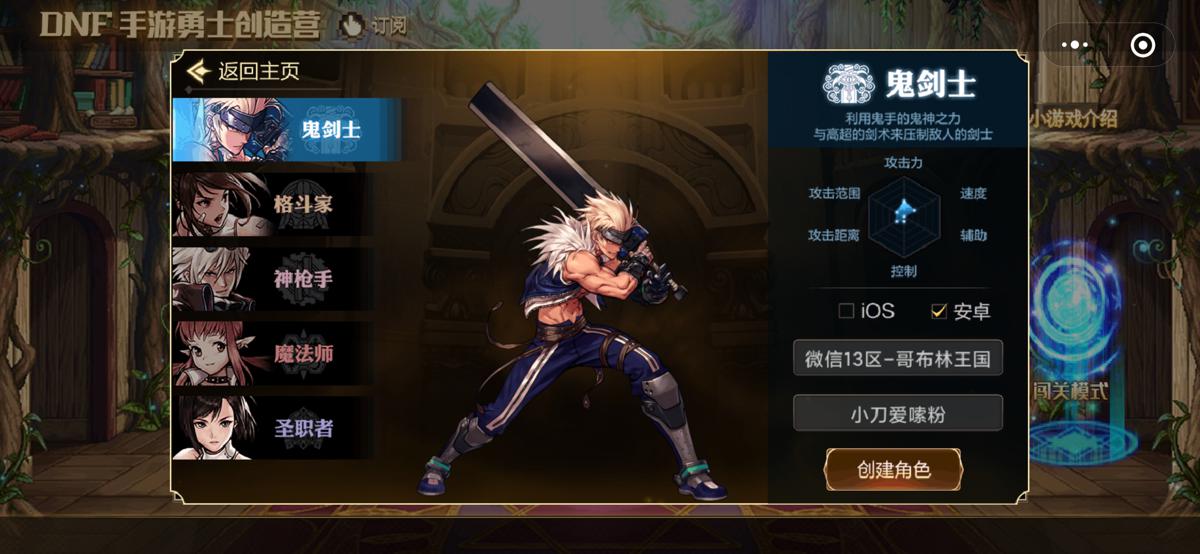Toggle the 安卓 Android checkbox
1200x554 pixels.
938,311
